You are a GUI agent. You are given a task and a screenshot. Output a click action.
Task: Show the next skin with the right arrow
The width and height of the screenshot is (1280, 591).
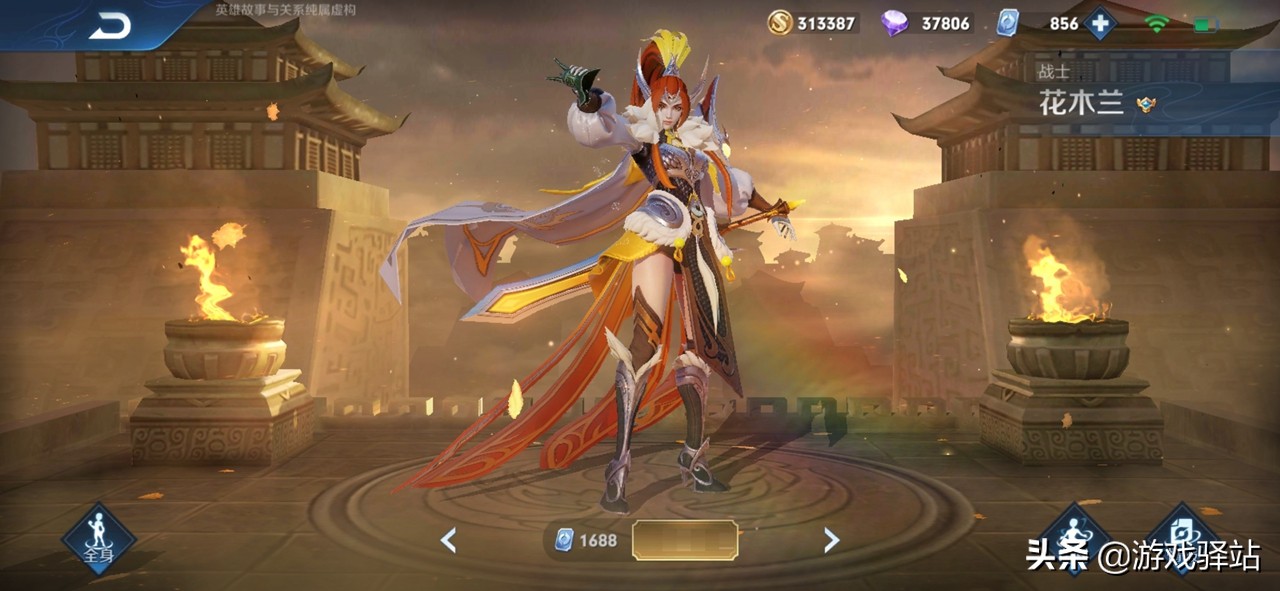[831, 541]
